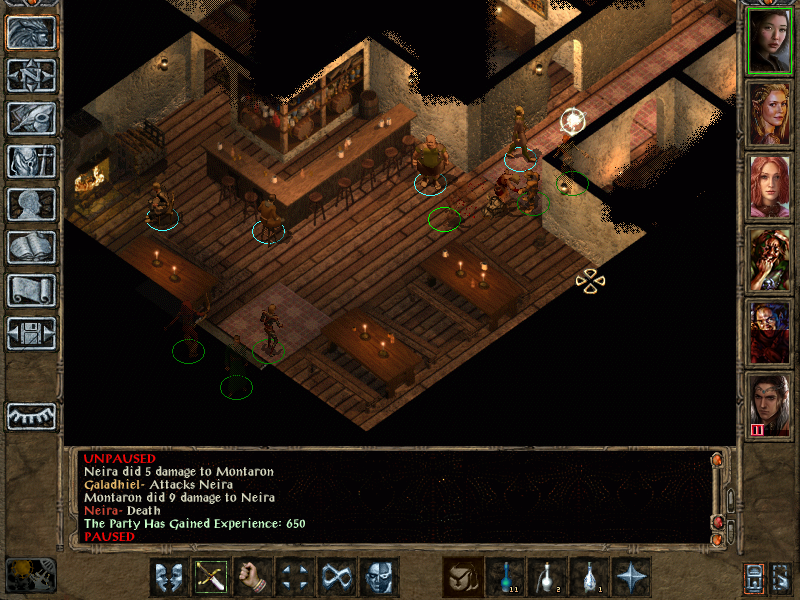This screenshot has height=600, width=800.
Task: Open the options menu with the floppy disk
Action: coord(31,333)
